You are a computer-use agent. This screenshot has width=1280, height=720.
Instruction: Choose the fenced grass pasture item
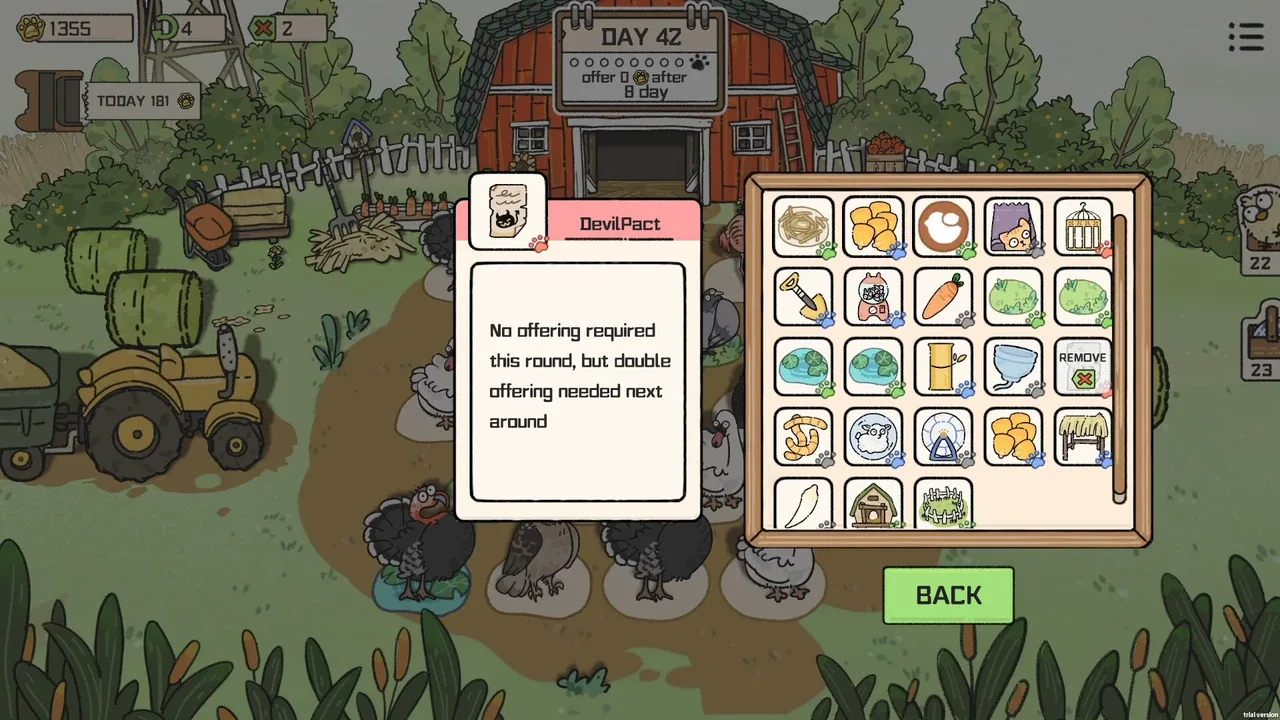click(943, 503)
